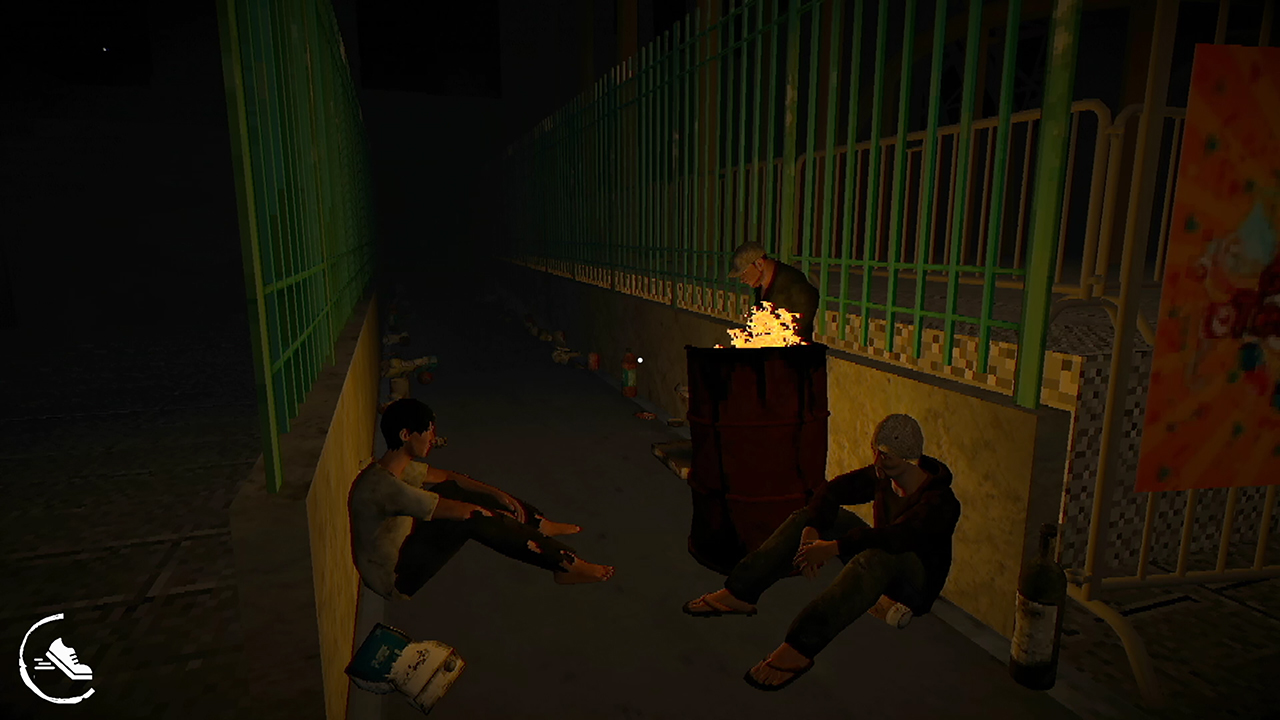This screenshot has width=1280, height=720.
Task: Select the soda bottle near the barrel
Action: (x=629, y=373)
